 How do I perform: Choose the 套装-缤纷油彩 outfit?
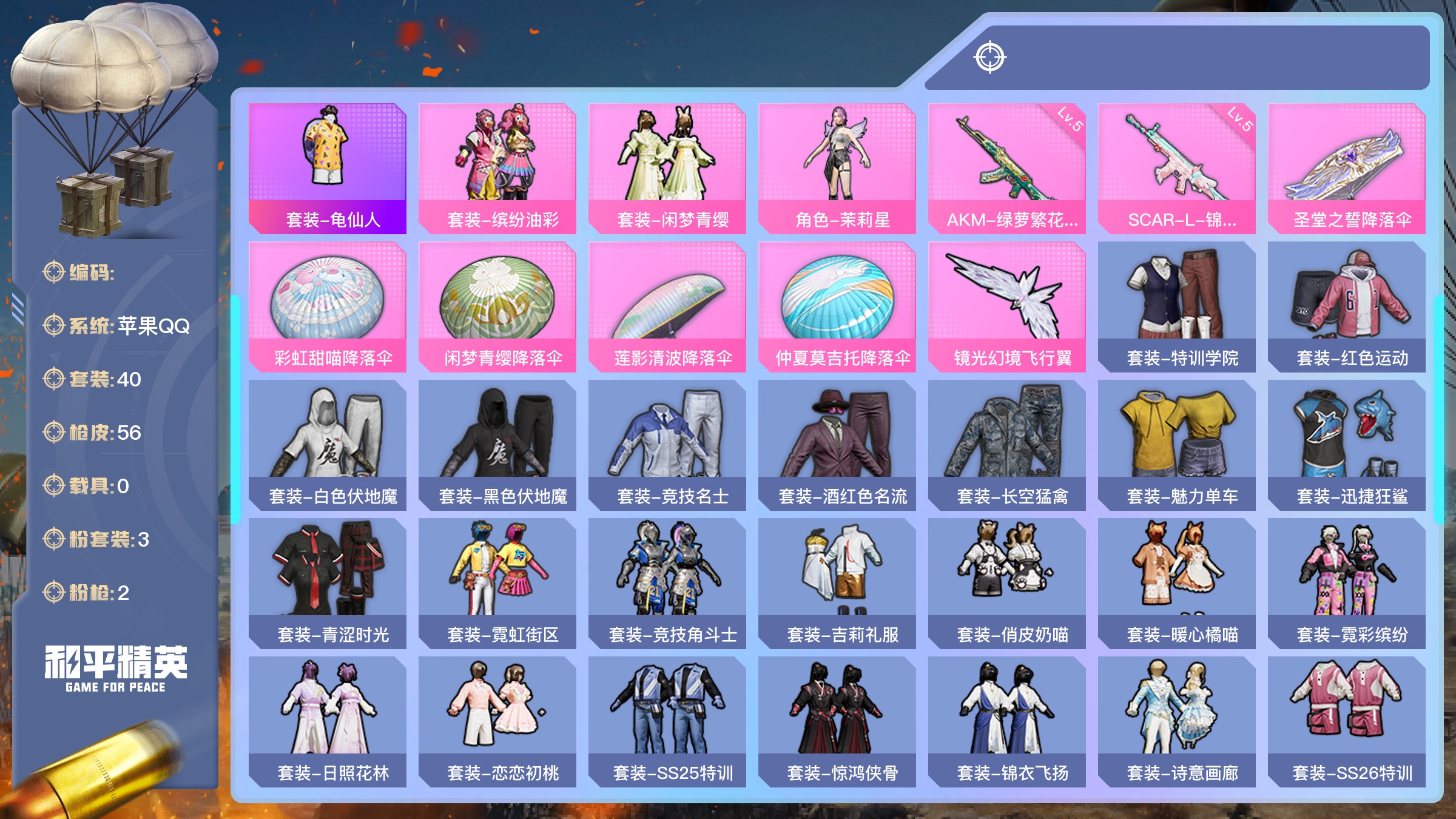[x=497, y=168]
